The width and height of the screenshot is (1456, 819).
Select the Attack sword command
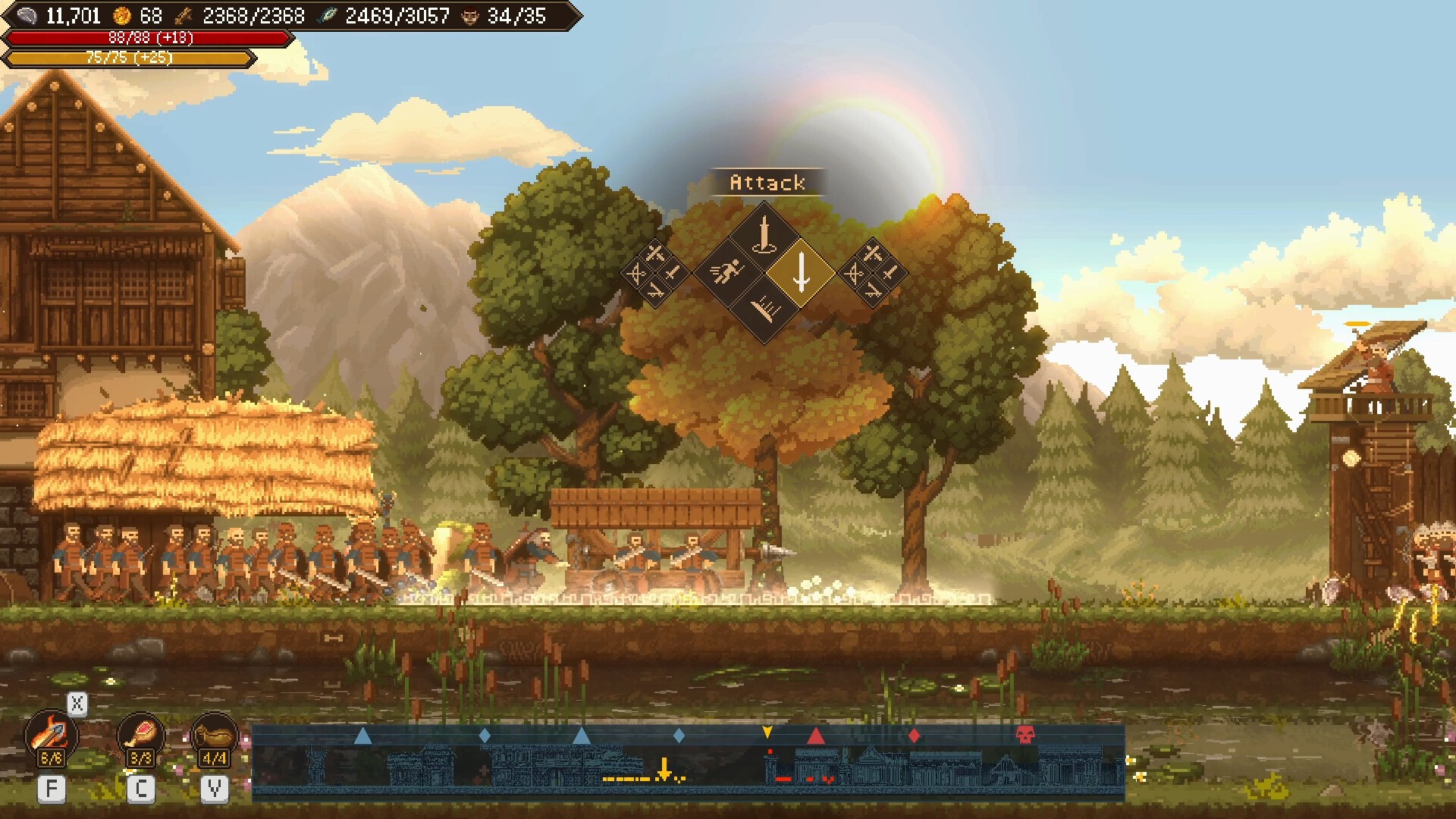[x=801, y=272]
